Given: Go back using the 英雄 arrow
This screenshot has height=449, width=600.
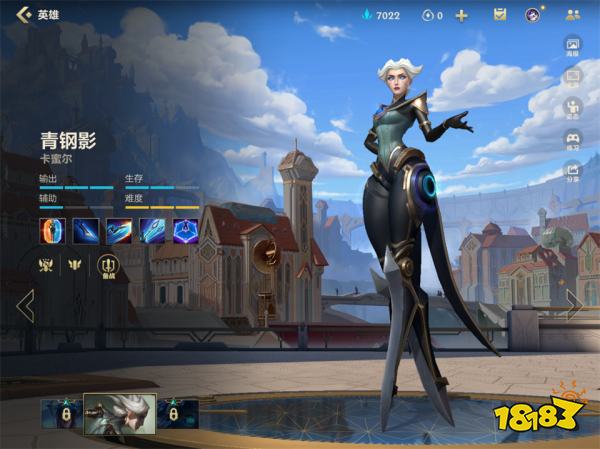Looking at the screenshot, I should [x=22, y=15].
